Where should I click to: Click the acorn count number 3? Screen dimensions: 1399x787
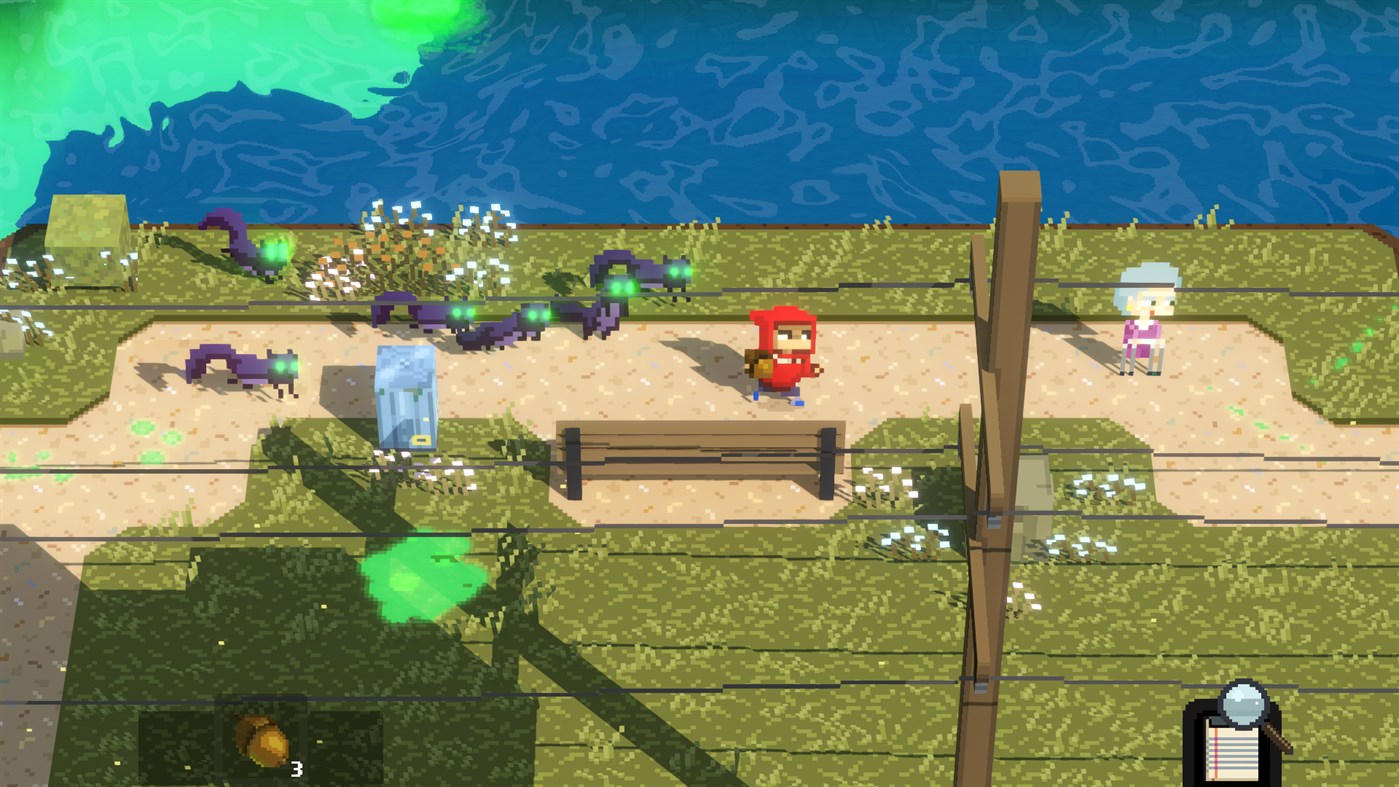296,771
